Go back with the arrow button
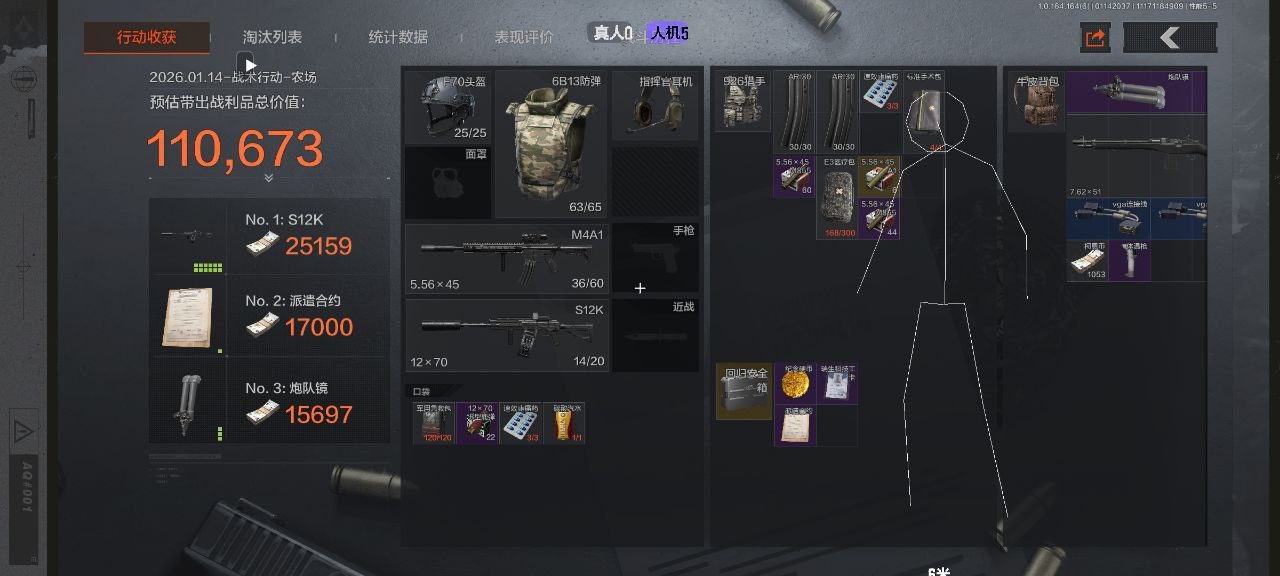This screenshot has width=1280, height=576. tap(1170, 38)
